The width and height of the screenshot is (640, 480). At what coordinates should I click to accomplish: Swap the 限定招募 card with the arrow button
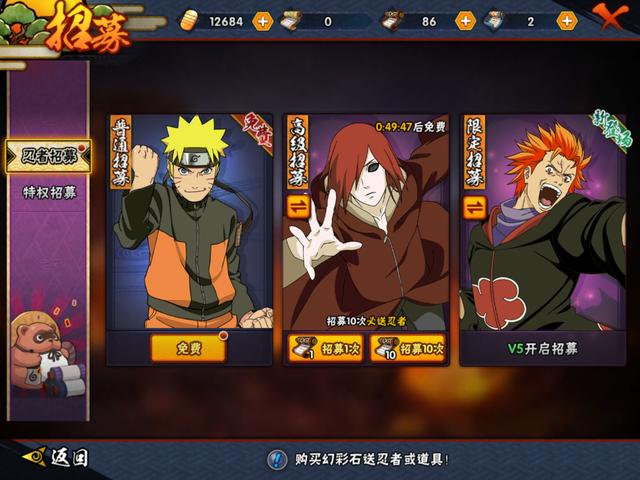(475, 208)
